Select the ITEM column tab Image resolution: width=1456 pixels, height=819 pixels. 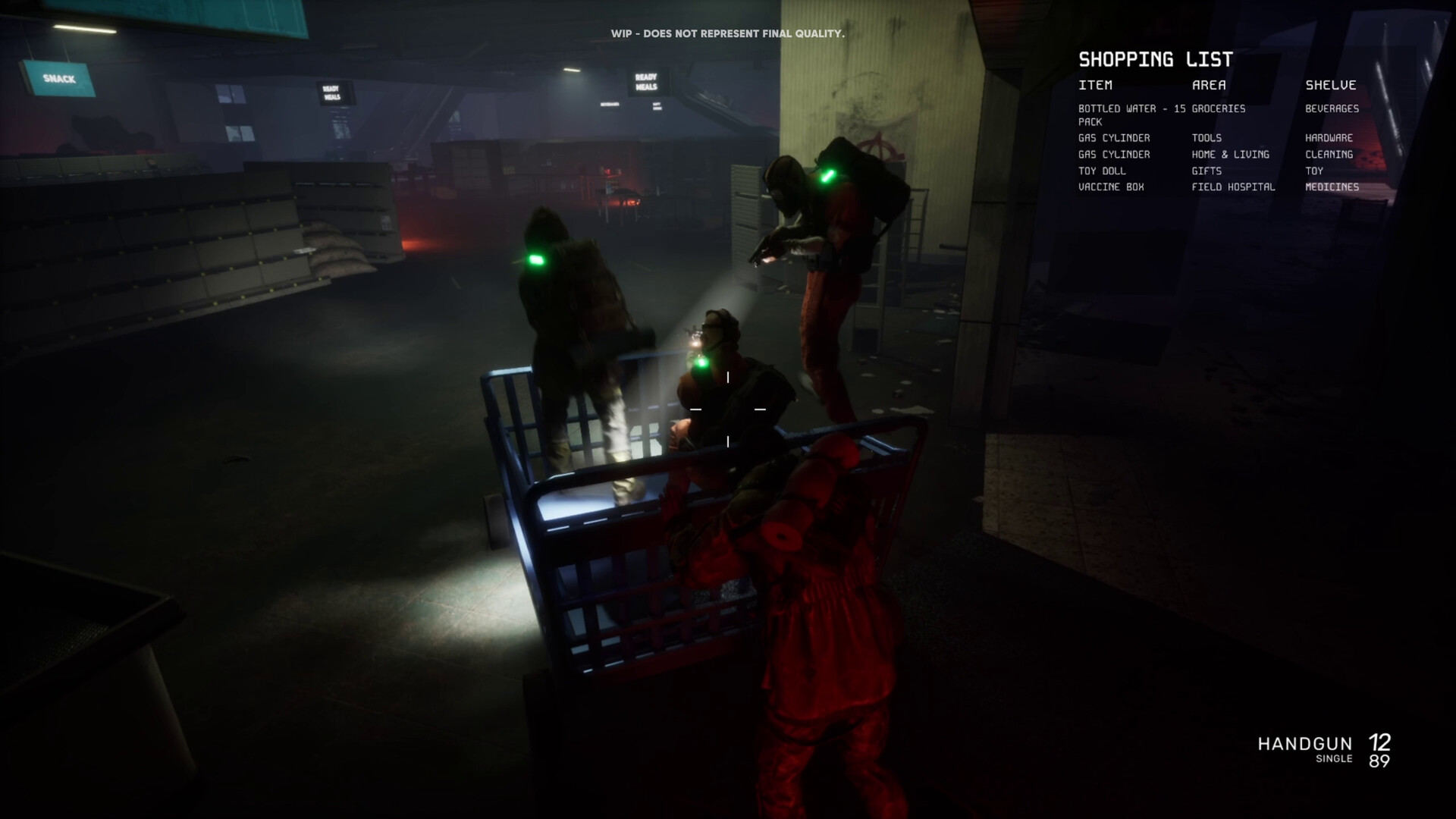coord(1094,85)
